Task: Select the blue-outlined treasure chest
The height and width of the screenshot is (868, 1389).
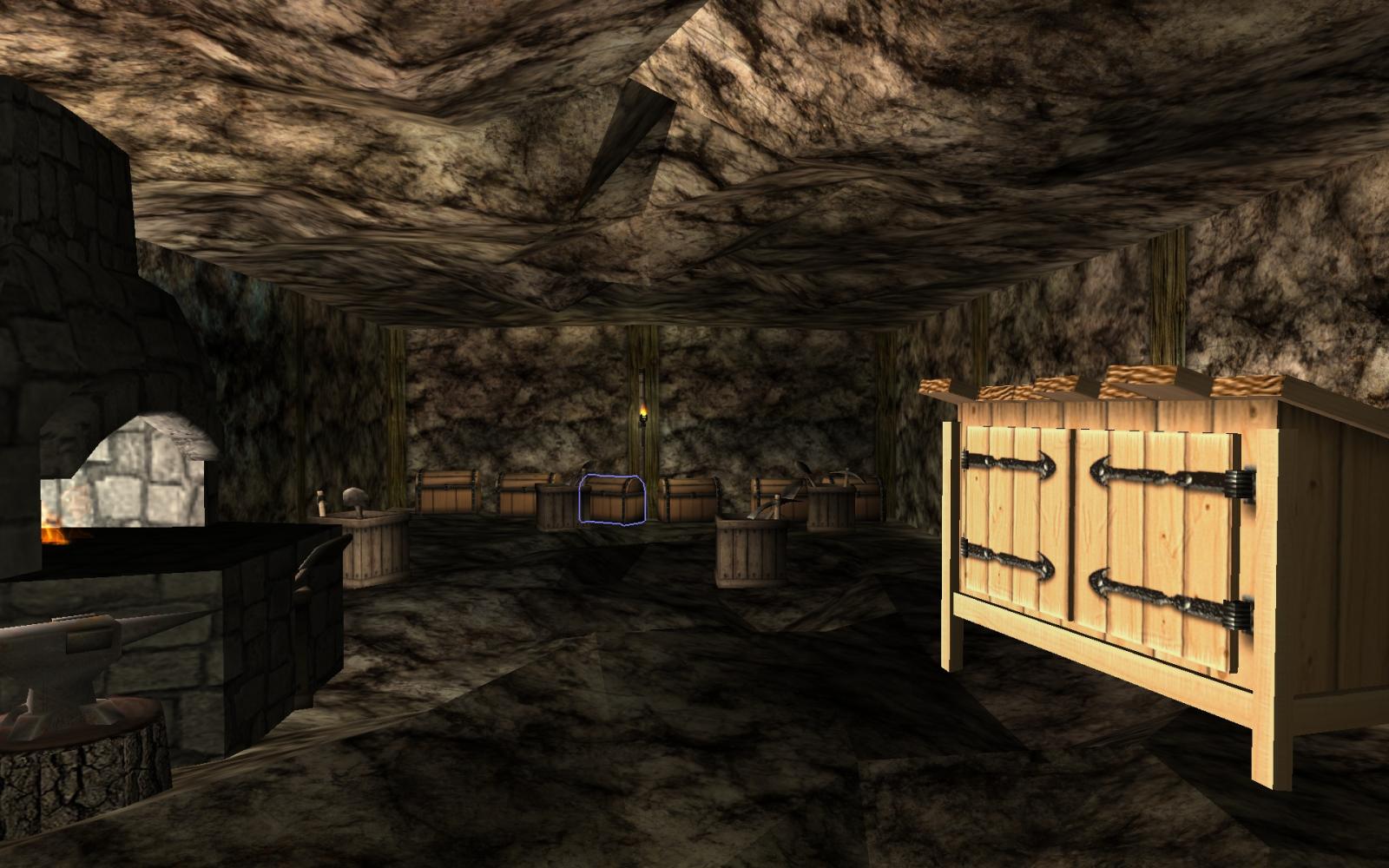Action: (613, 500)
